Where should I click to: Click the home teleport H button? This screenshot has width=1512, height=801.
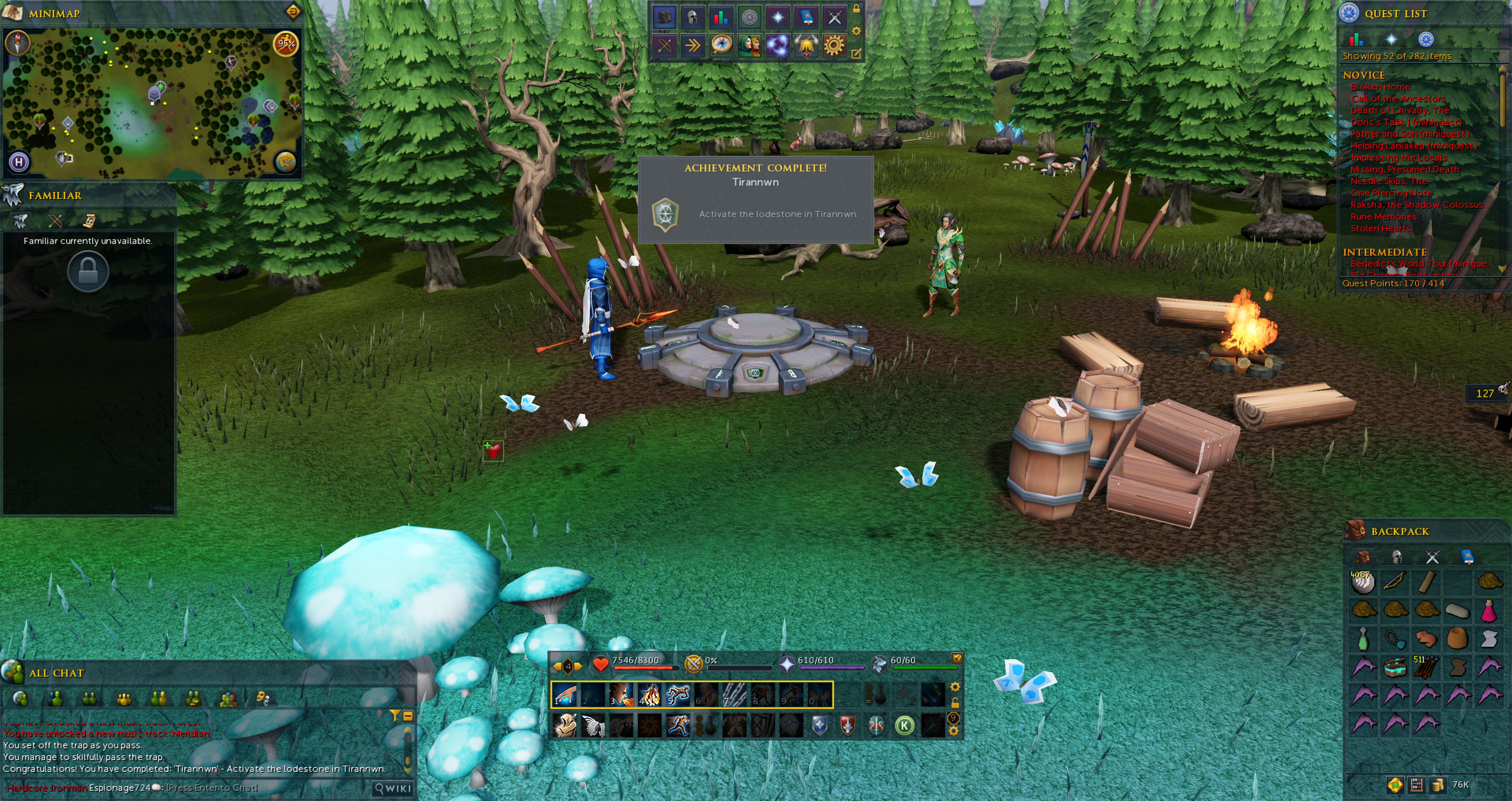[19, 161]
